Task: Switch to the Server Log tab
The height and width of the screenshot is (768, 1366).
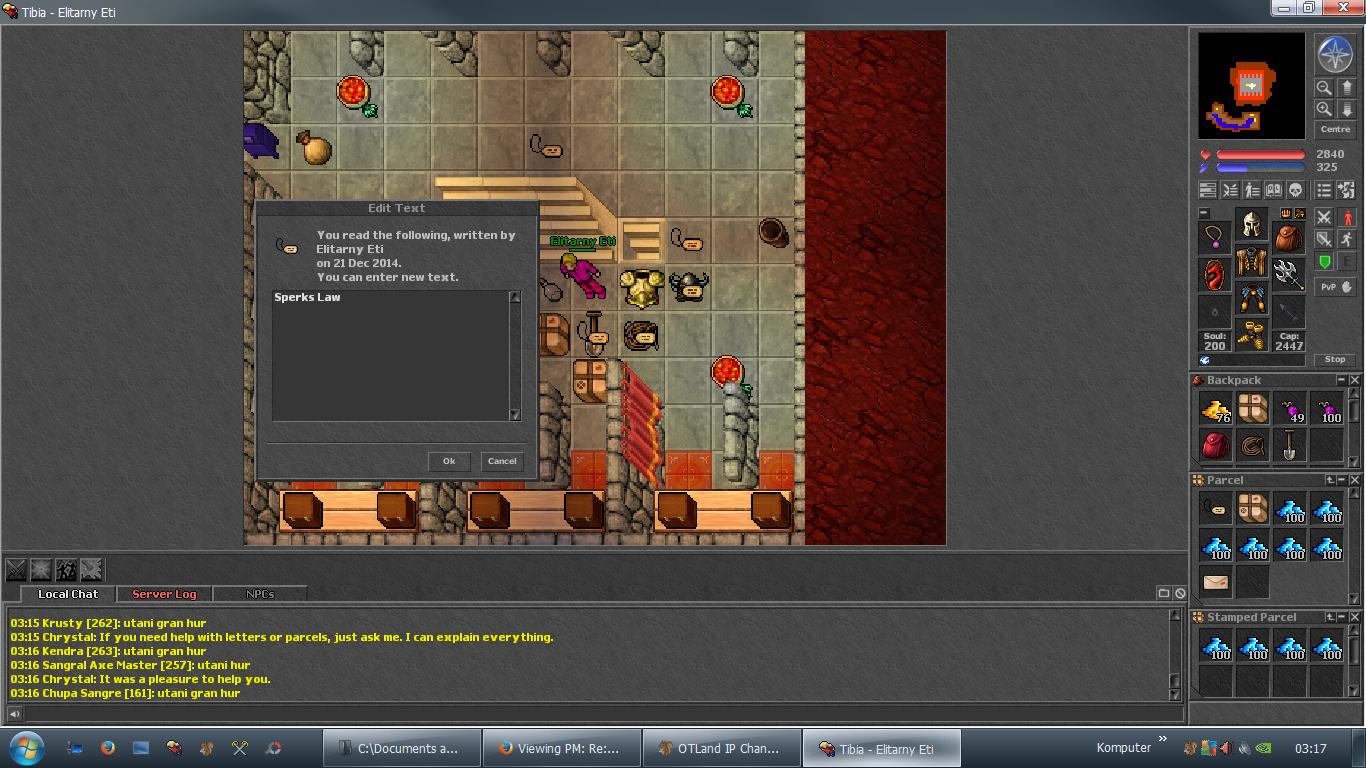Action: [x=164, y=594]
